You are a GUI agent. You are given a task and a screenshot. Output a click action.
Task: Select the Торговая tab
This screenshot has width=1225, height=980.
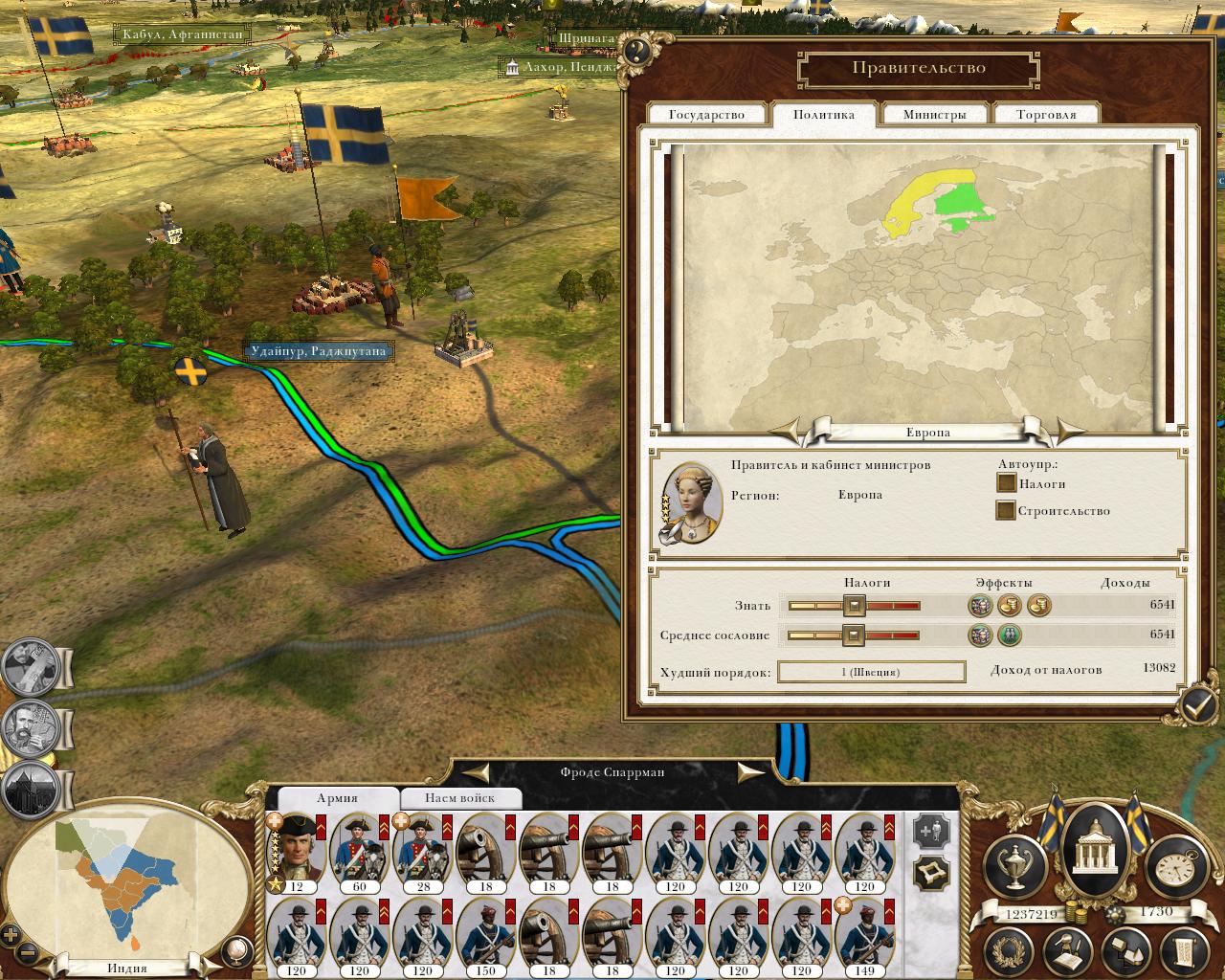[x=1046, y=115]
